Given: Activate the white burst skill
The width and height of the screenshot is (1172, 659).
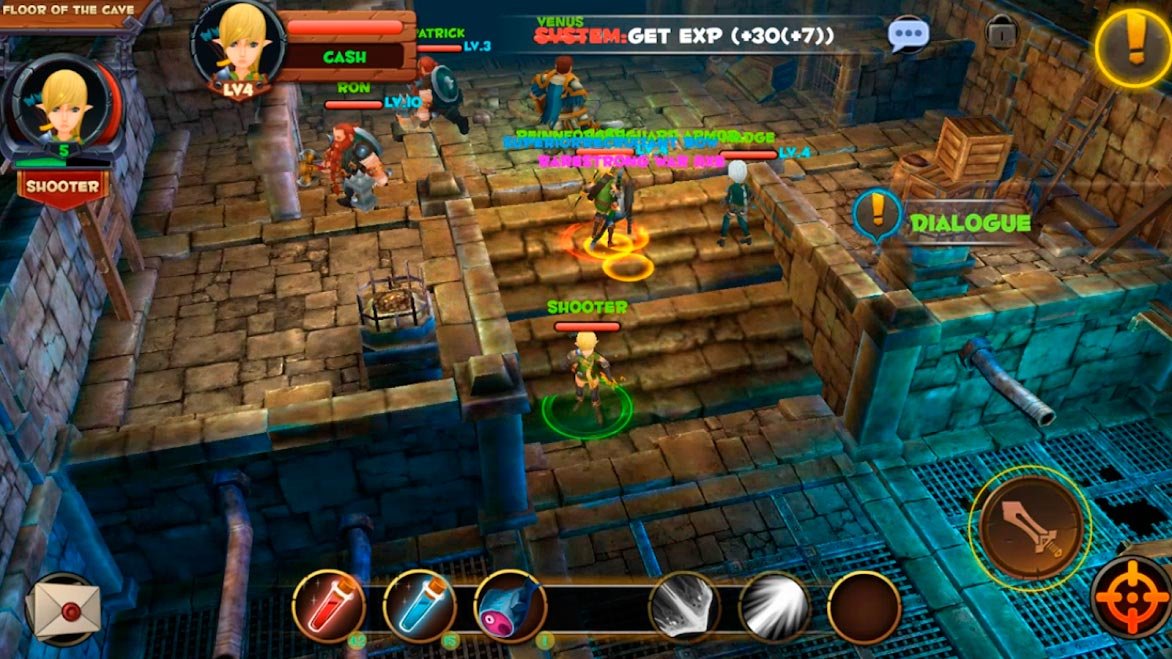Looking at the screenshot, I should (774, 606).
